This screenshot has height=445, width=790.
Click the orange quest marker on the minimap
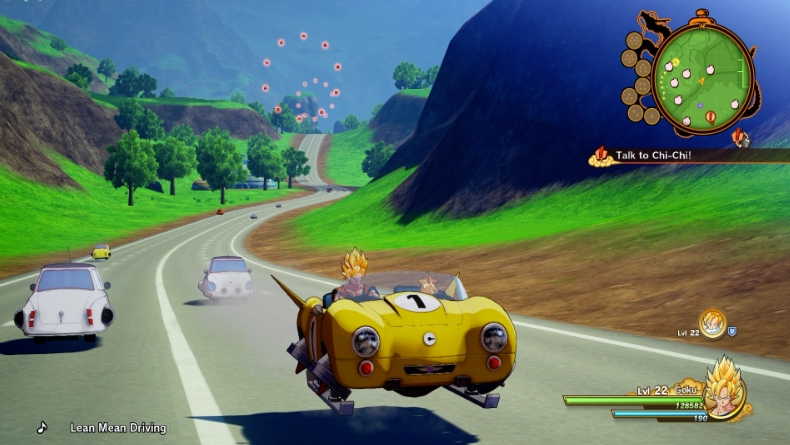point(710,117)
